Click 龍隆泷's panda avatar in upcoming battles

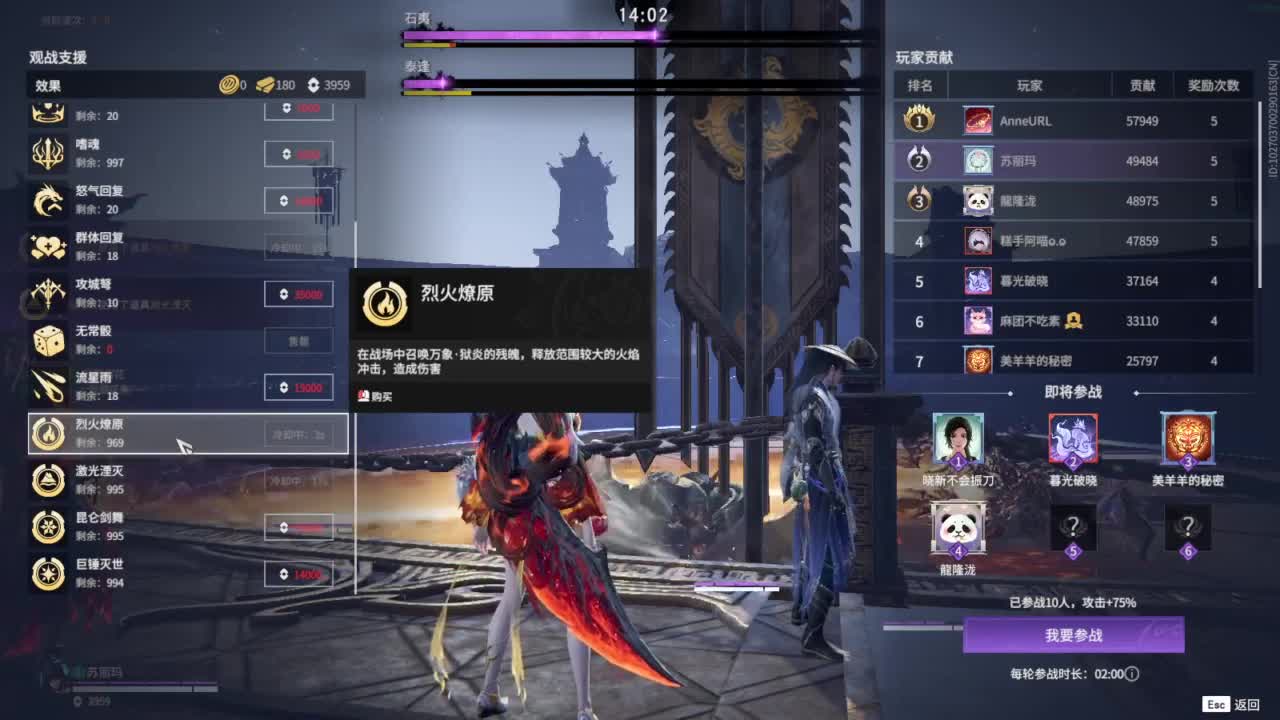[x=958, y=527]
